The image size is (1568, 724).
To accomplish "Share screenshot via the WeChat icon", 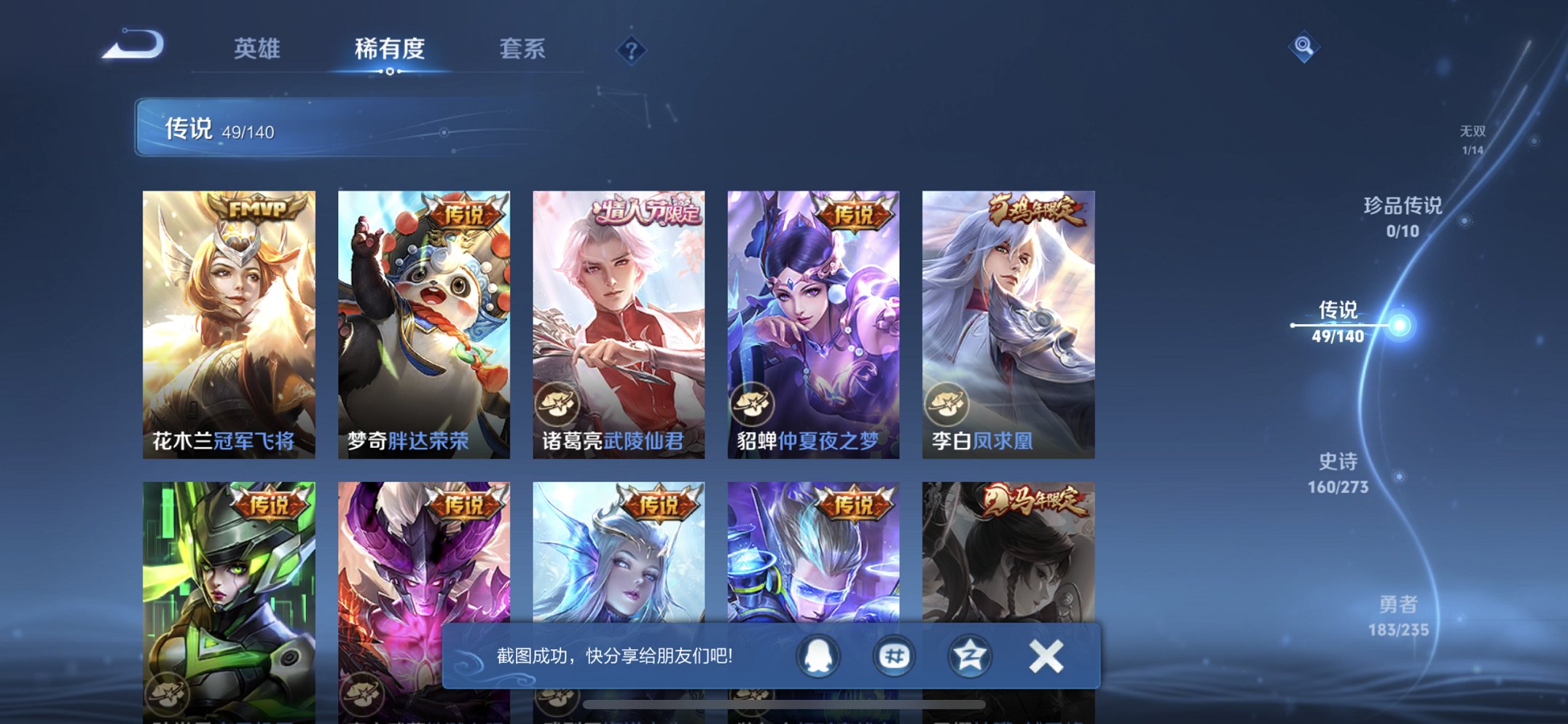I will (893, 655).
